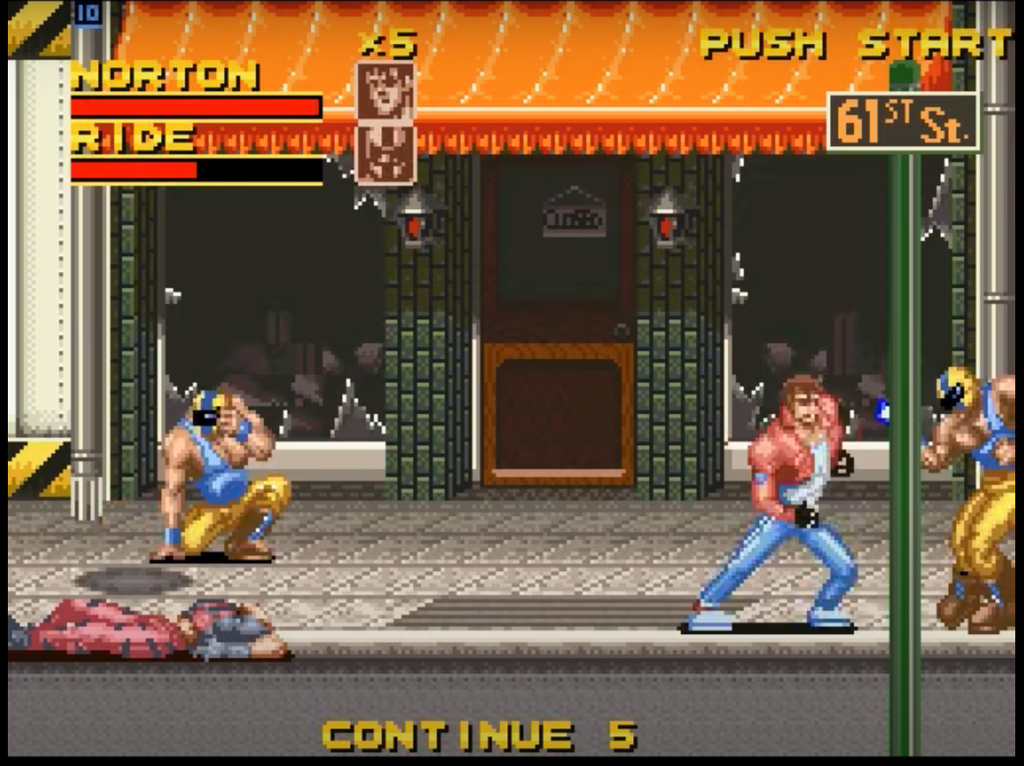1024x766 pixels.
Task: Click Norton's player portrait icon
Action: 385,92
